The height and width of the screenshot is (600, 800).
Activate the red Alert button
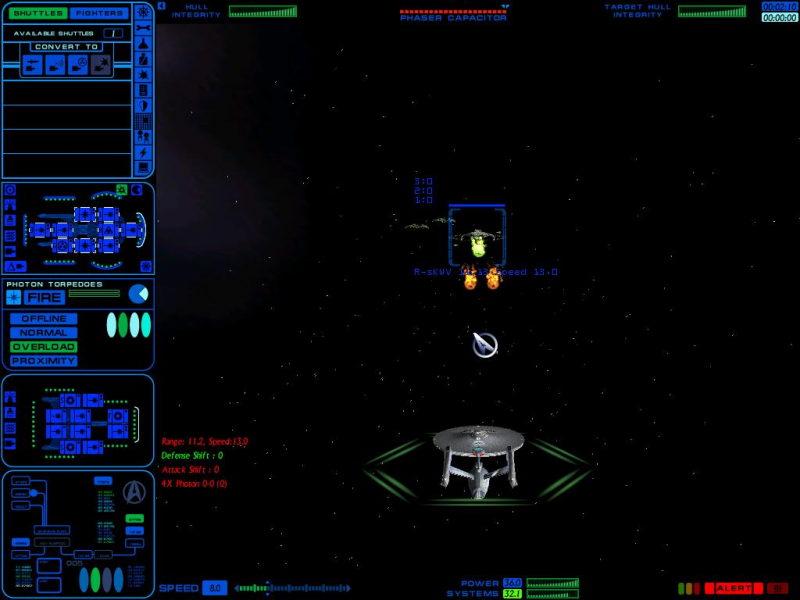coord(733,588)
